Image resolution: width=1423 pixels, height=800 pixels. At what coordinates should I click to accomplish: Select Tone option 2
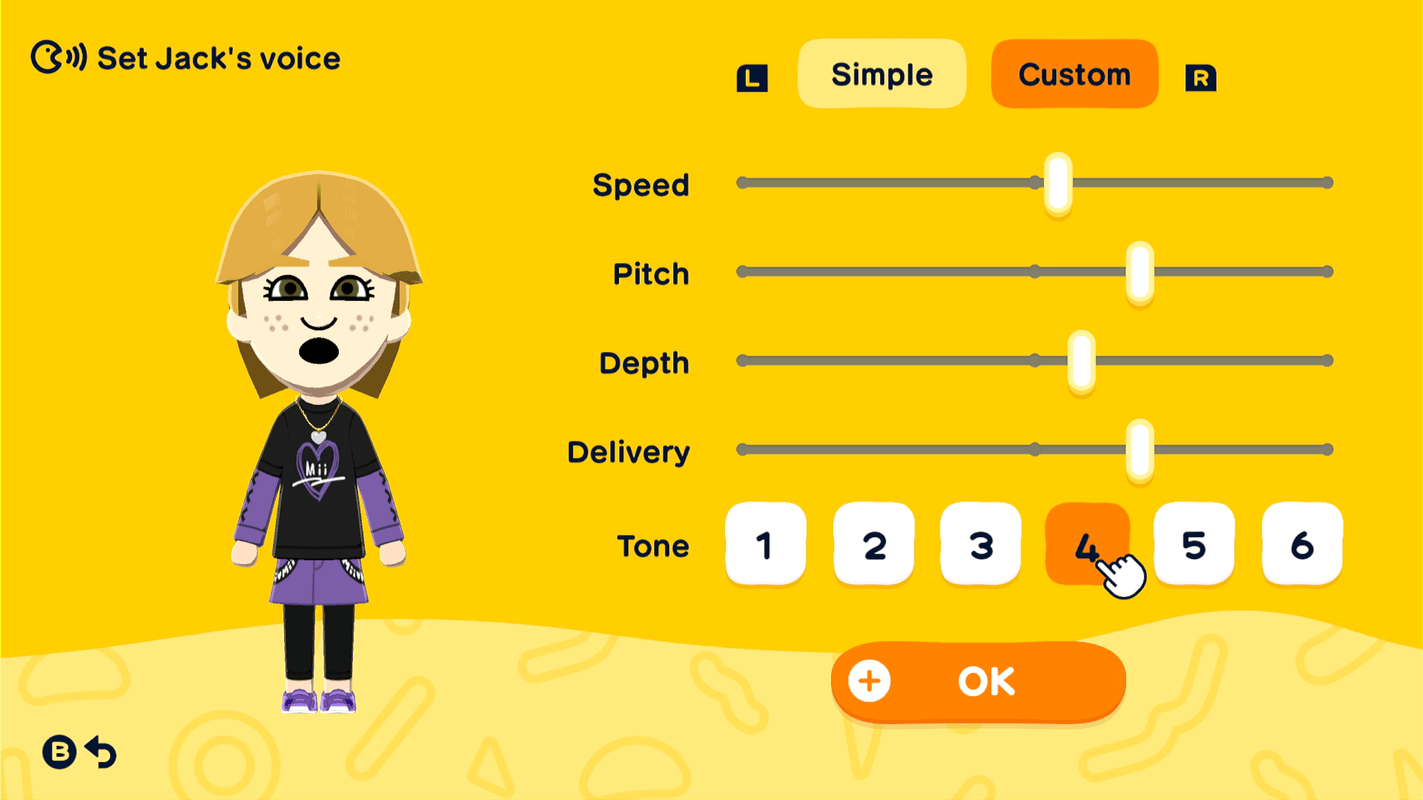[873, 545]
